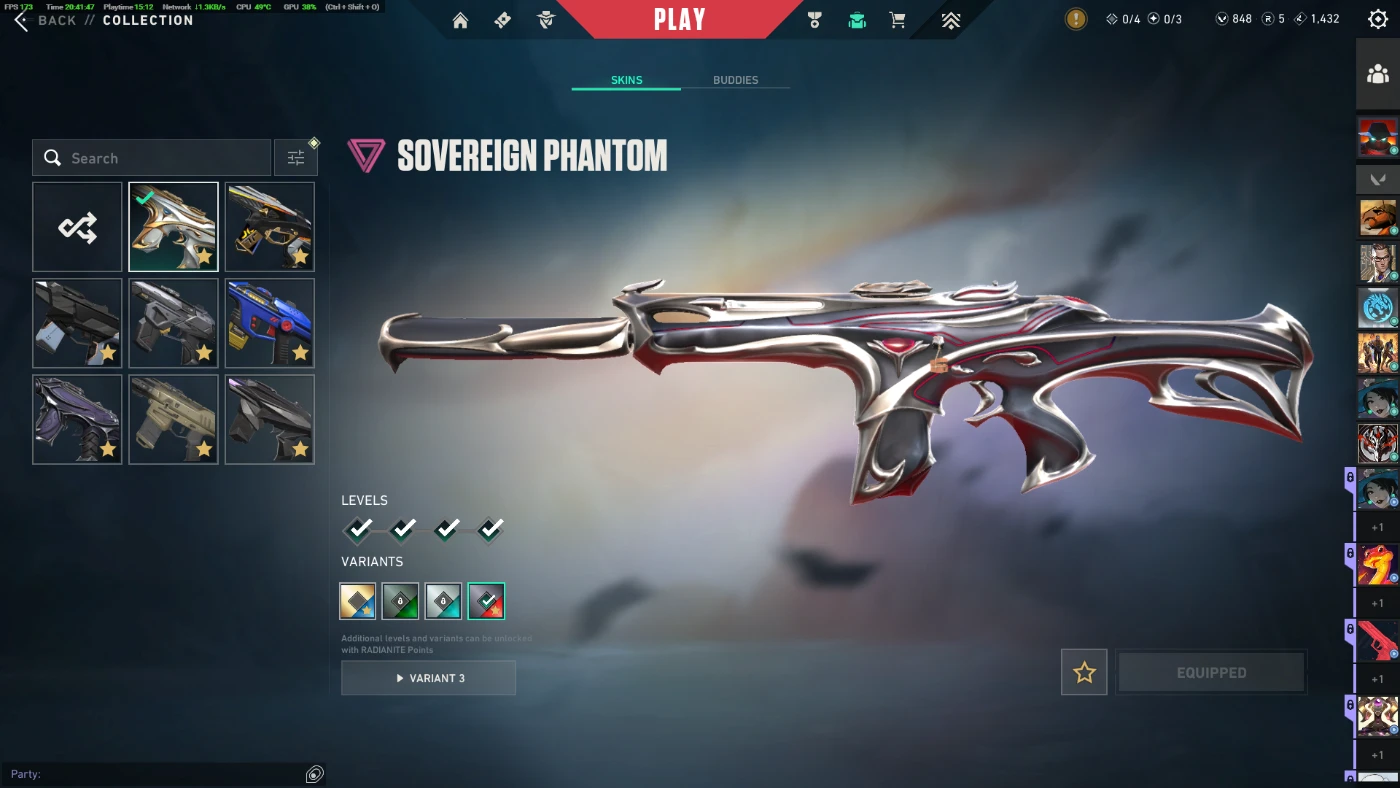This screenshot has width=1400, height=788.
Task: Open the store shopping cart
Action: (898, 20)
